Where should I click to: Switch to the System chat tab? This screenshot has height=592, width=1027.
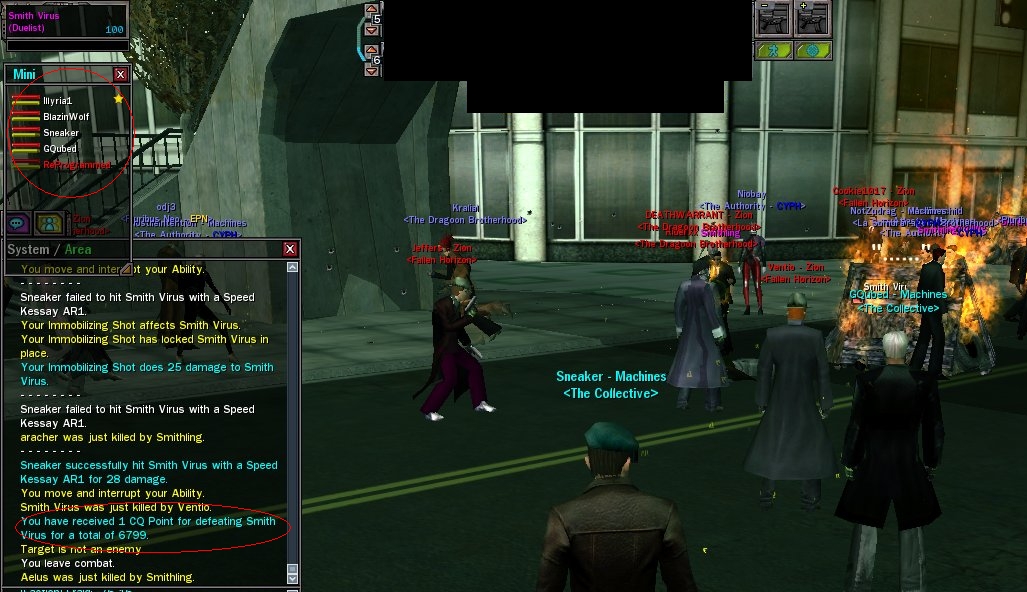pos(27,249)
